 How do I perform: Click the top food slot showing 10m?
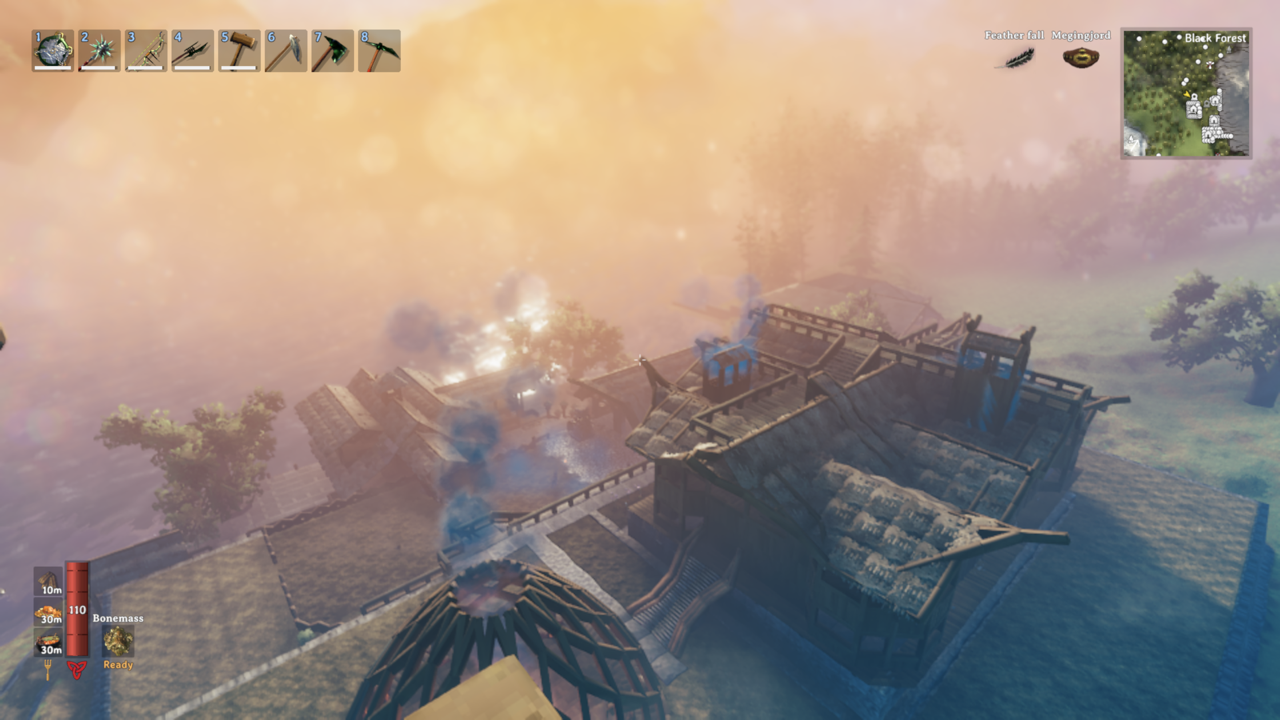[48, 582]
